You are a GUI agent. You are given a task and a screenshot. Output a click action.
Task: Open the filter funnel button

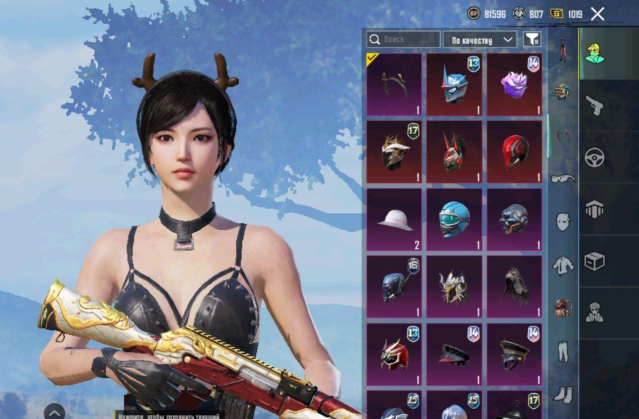(x=532, y=39)
